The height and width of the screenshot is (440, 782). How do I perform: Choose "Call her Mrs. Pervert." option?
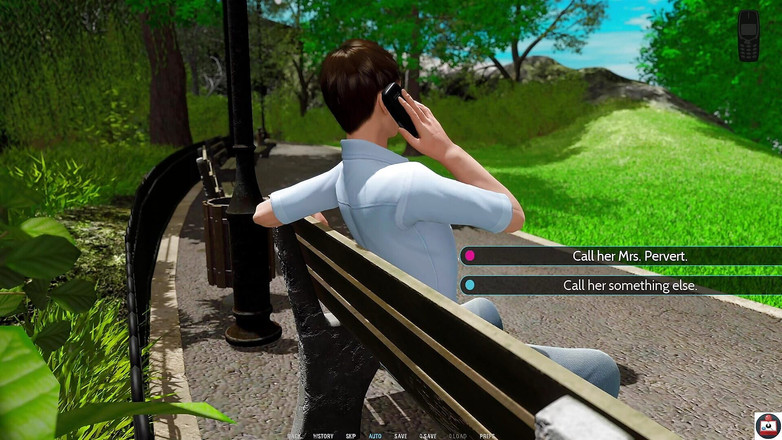coord(620,256)
